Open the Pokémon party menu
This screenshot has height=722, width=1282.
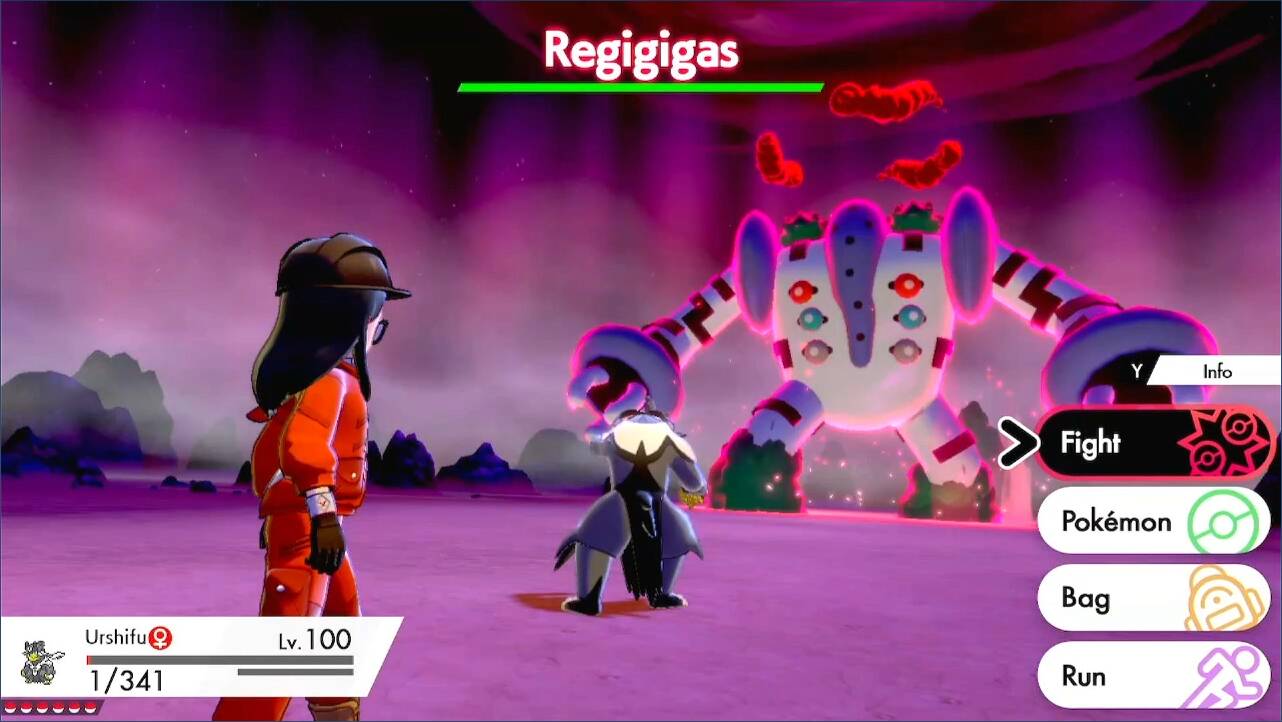[1153, 521]
